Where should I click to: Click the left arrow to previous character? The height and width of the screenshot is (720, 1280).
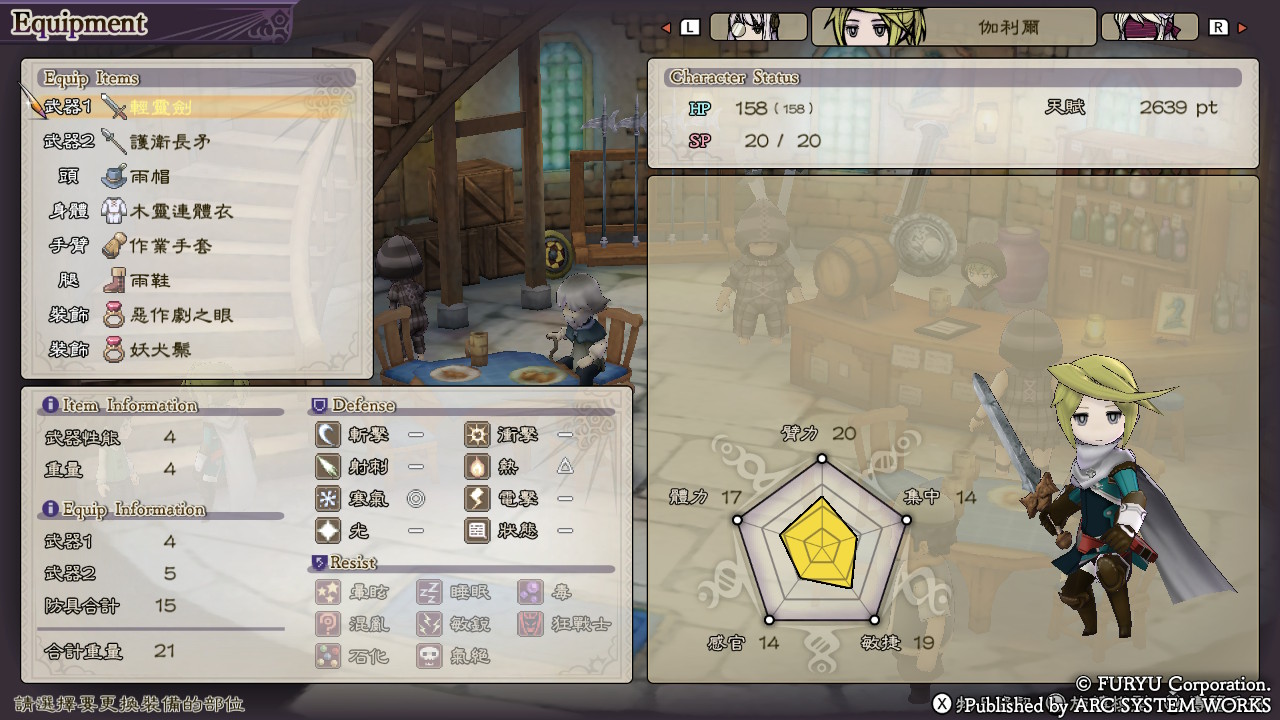click(x=667, y=28)
